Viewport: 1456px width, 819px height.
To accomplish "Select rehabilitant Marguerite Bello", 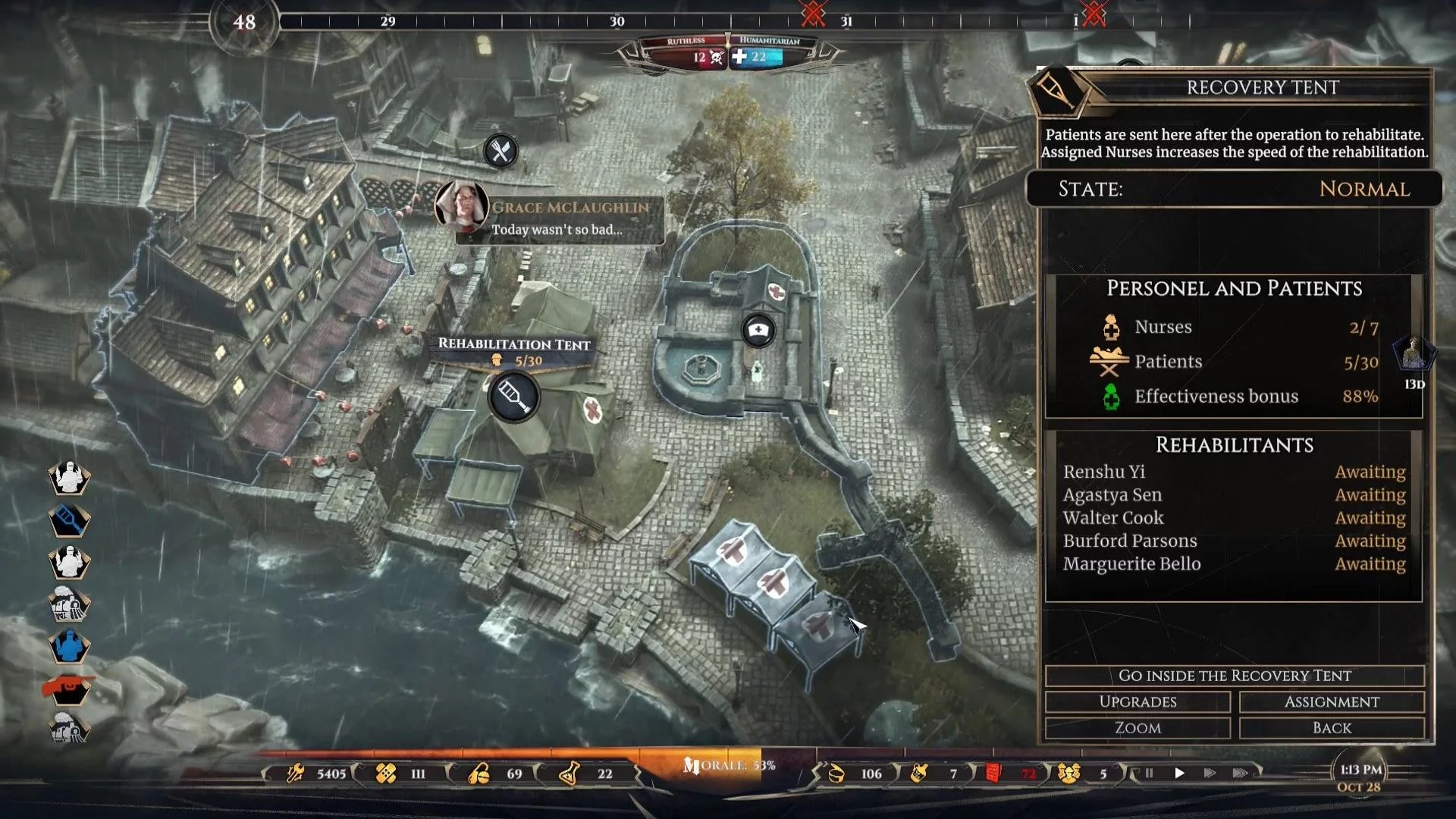I will [x=1131, y=564].
